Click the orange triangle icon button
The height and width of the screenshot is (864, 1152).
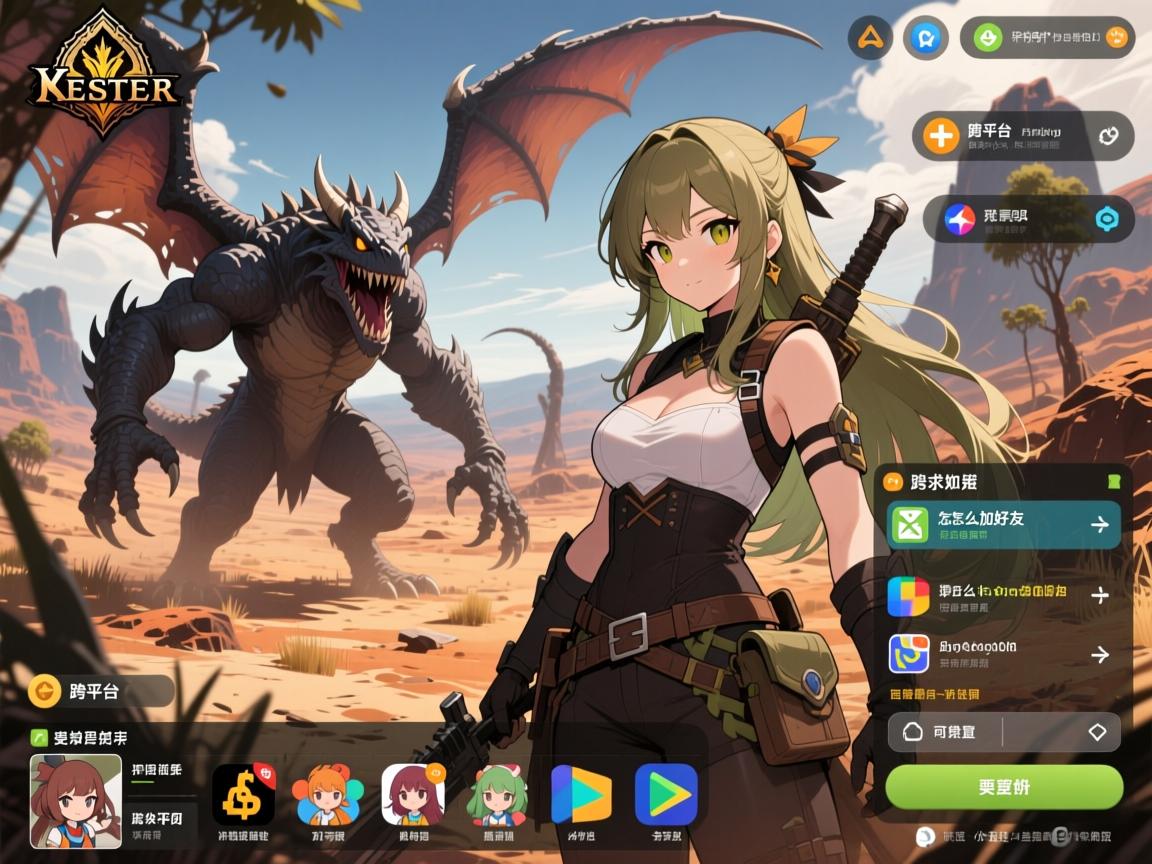click(x=870, y=39)
